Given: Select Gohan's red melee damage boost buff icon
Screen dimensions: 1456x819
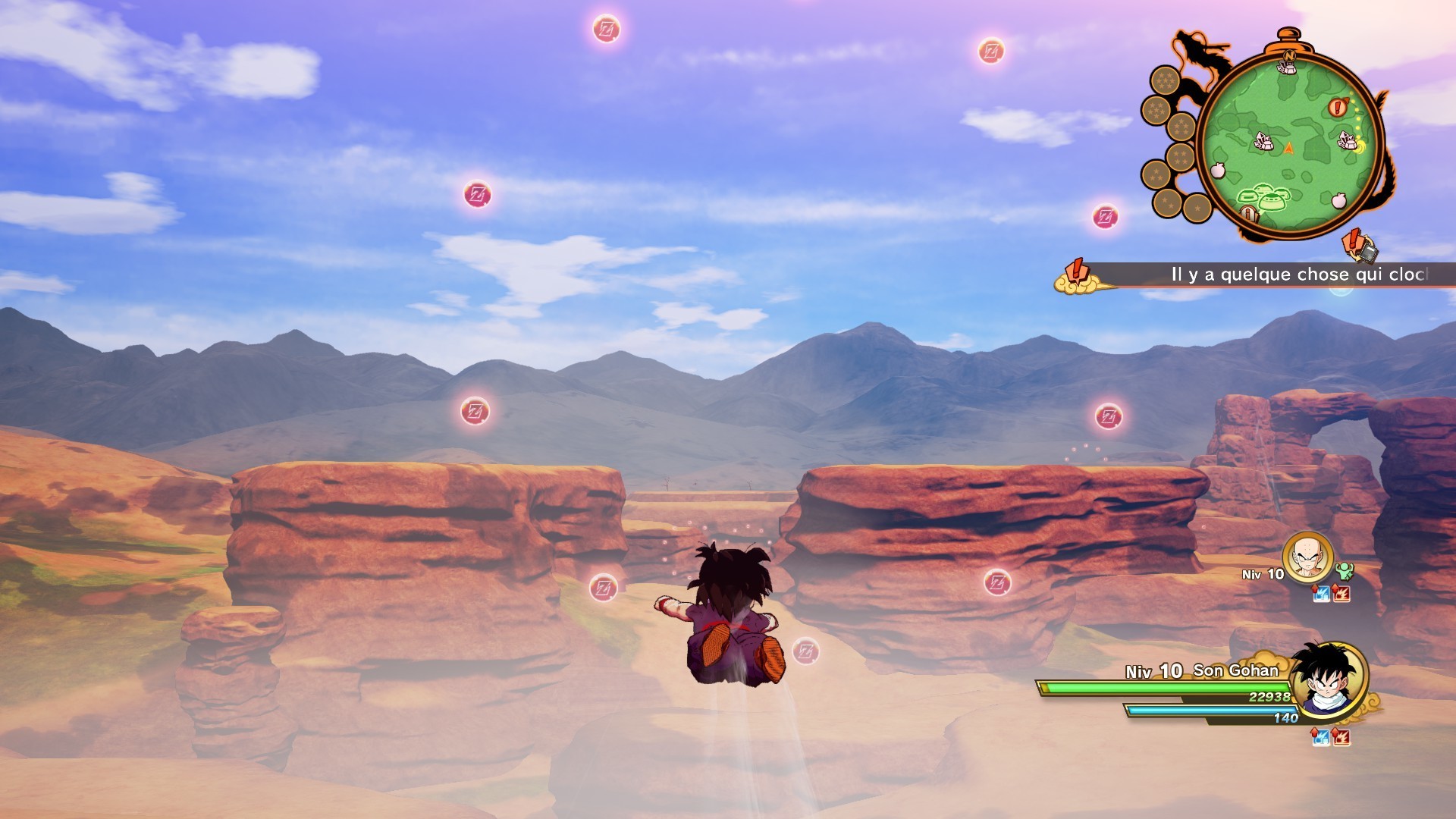Looking at the screenshot, I should pyautogui.click(x=1341, y=737).
